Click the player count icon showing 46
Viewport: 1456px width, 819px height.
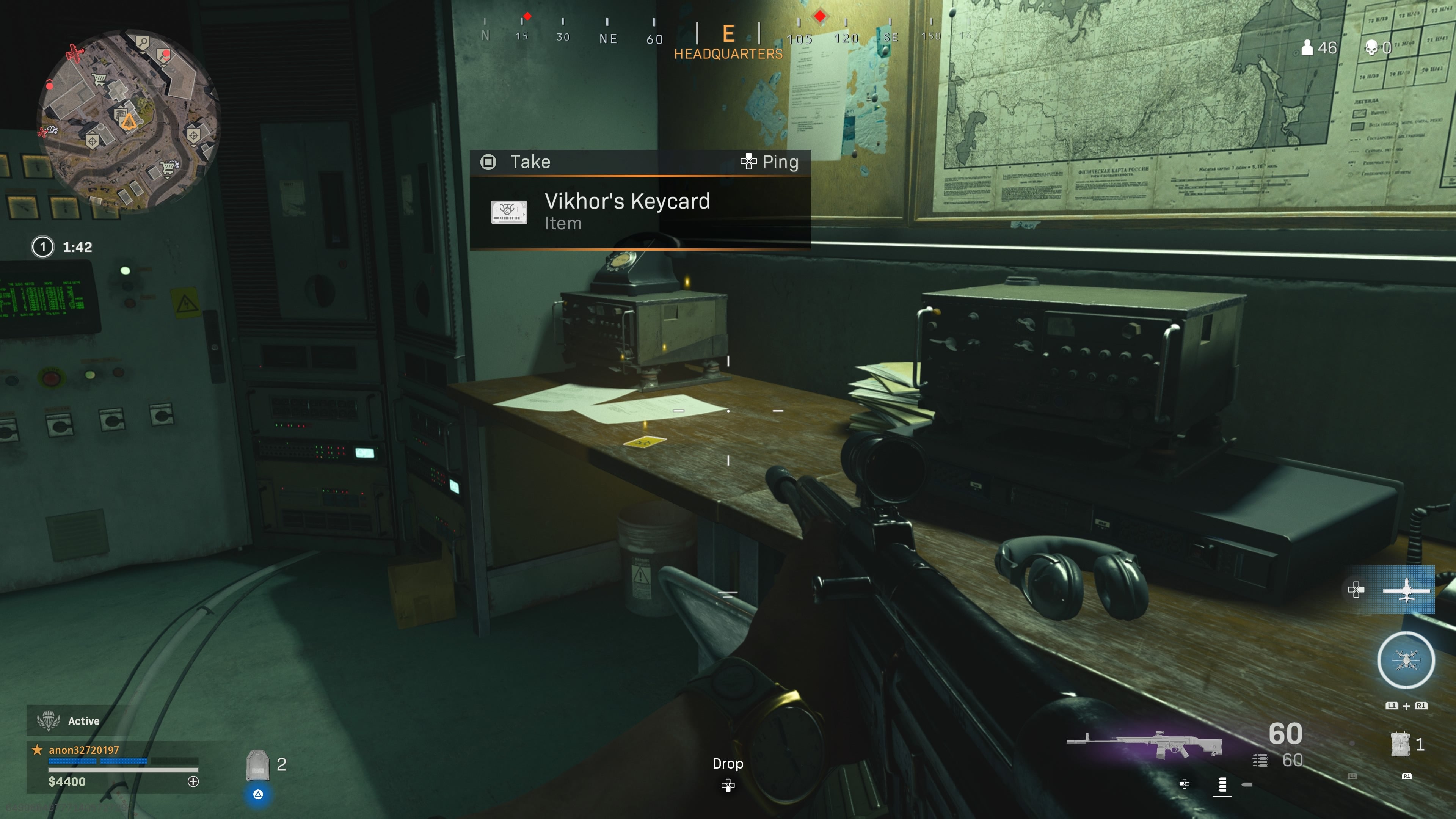tap(1309, 47)
